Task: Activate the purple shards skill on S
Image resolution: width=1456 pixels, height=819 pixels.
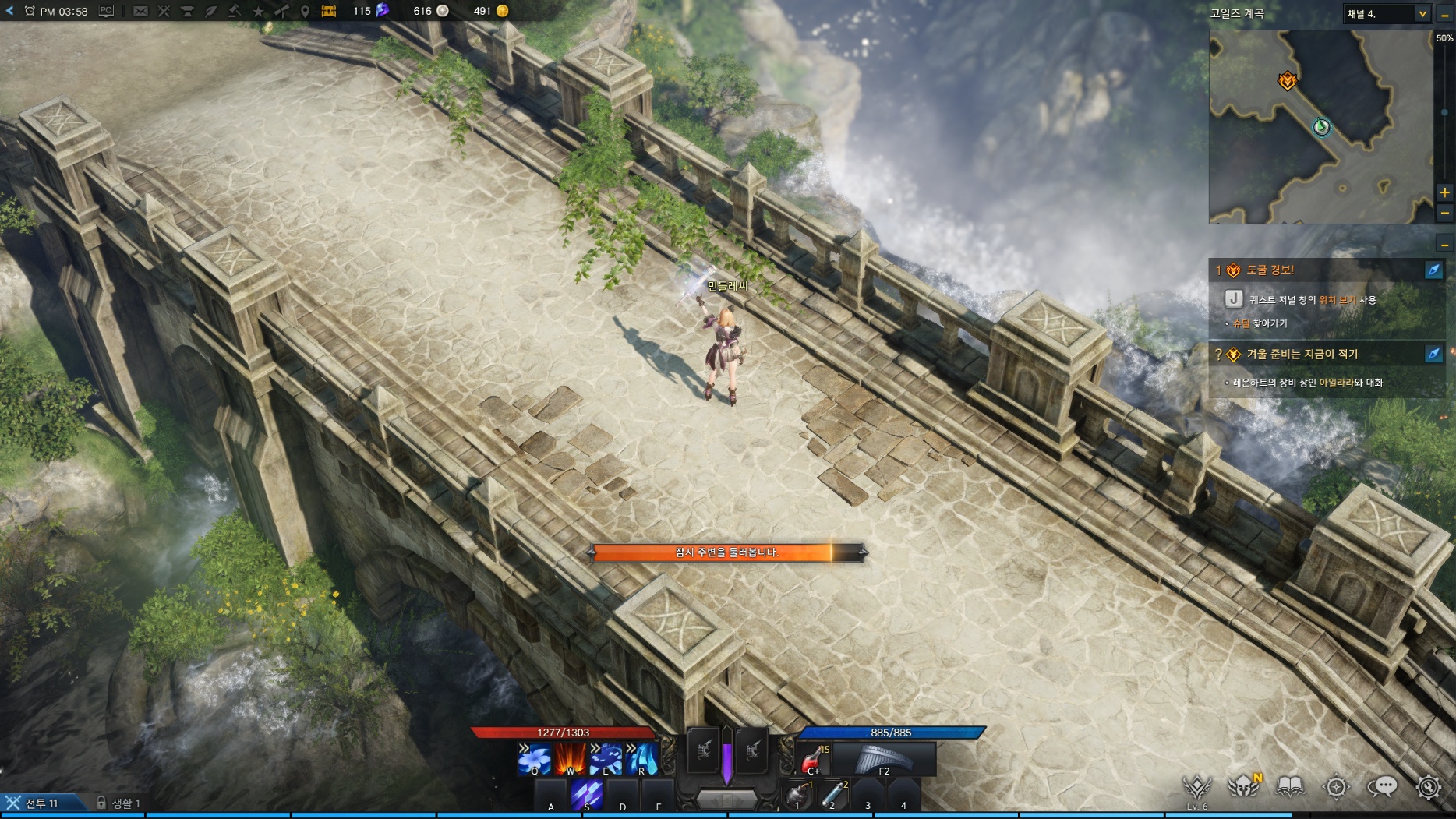Action: (x=587, y=795)
